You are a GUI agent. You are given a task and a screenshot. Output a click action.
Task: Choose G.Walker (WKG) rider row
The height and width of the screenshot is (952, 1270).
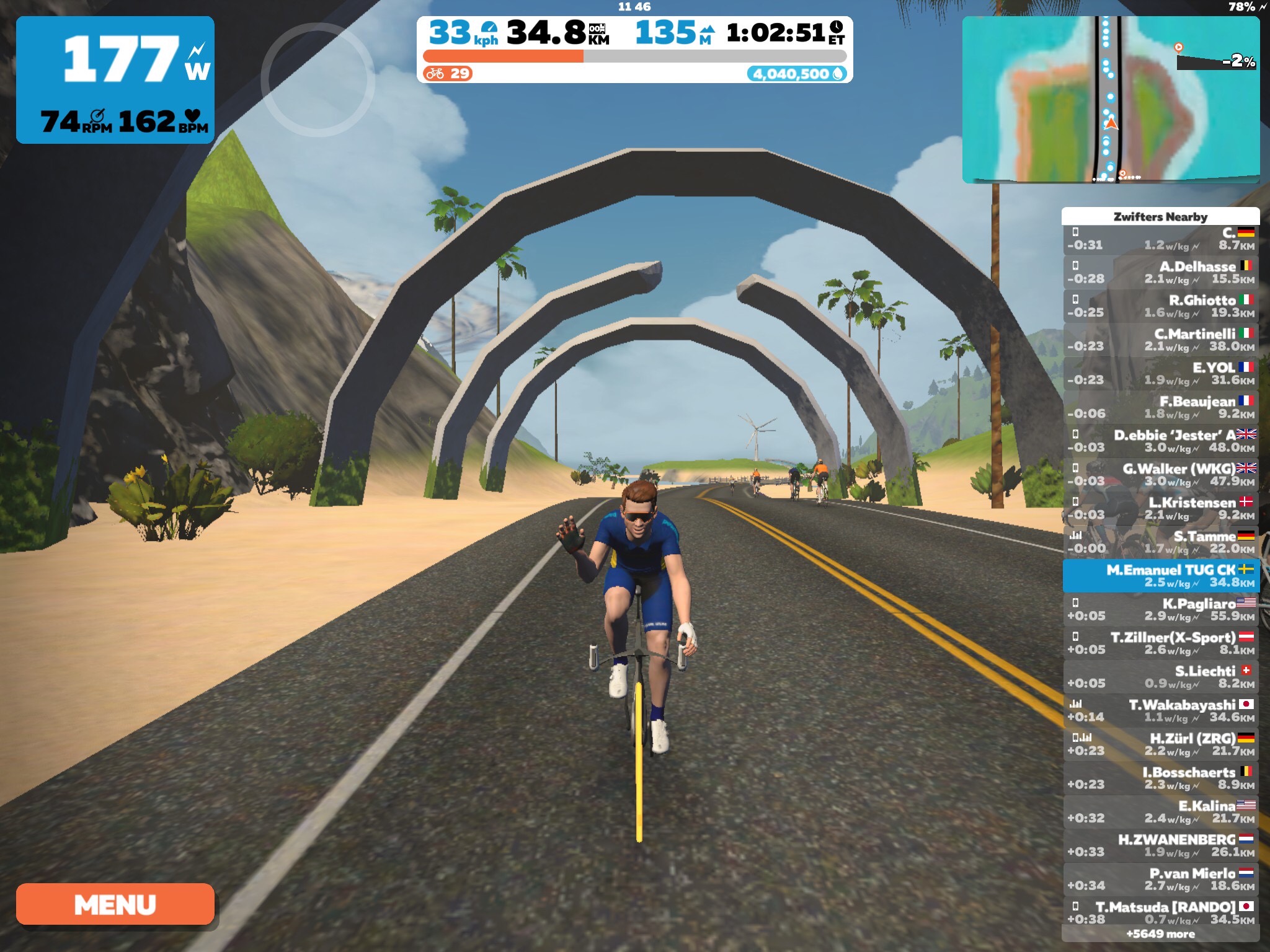coord(1160,475)
